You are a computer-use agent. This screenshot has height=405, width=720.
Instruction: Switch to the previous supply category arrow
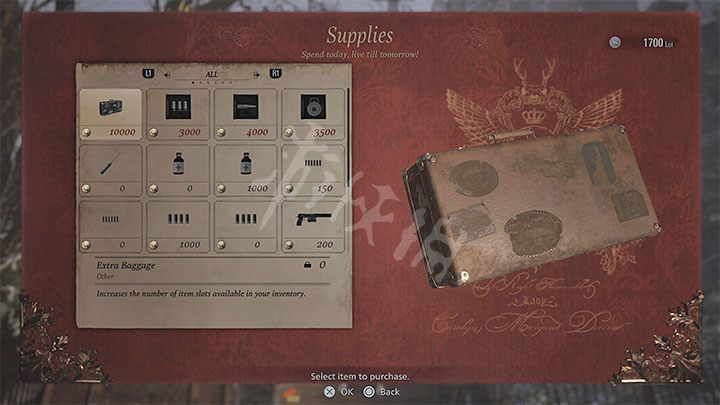pos(168,73)
